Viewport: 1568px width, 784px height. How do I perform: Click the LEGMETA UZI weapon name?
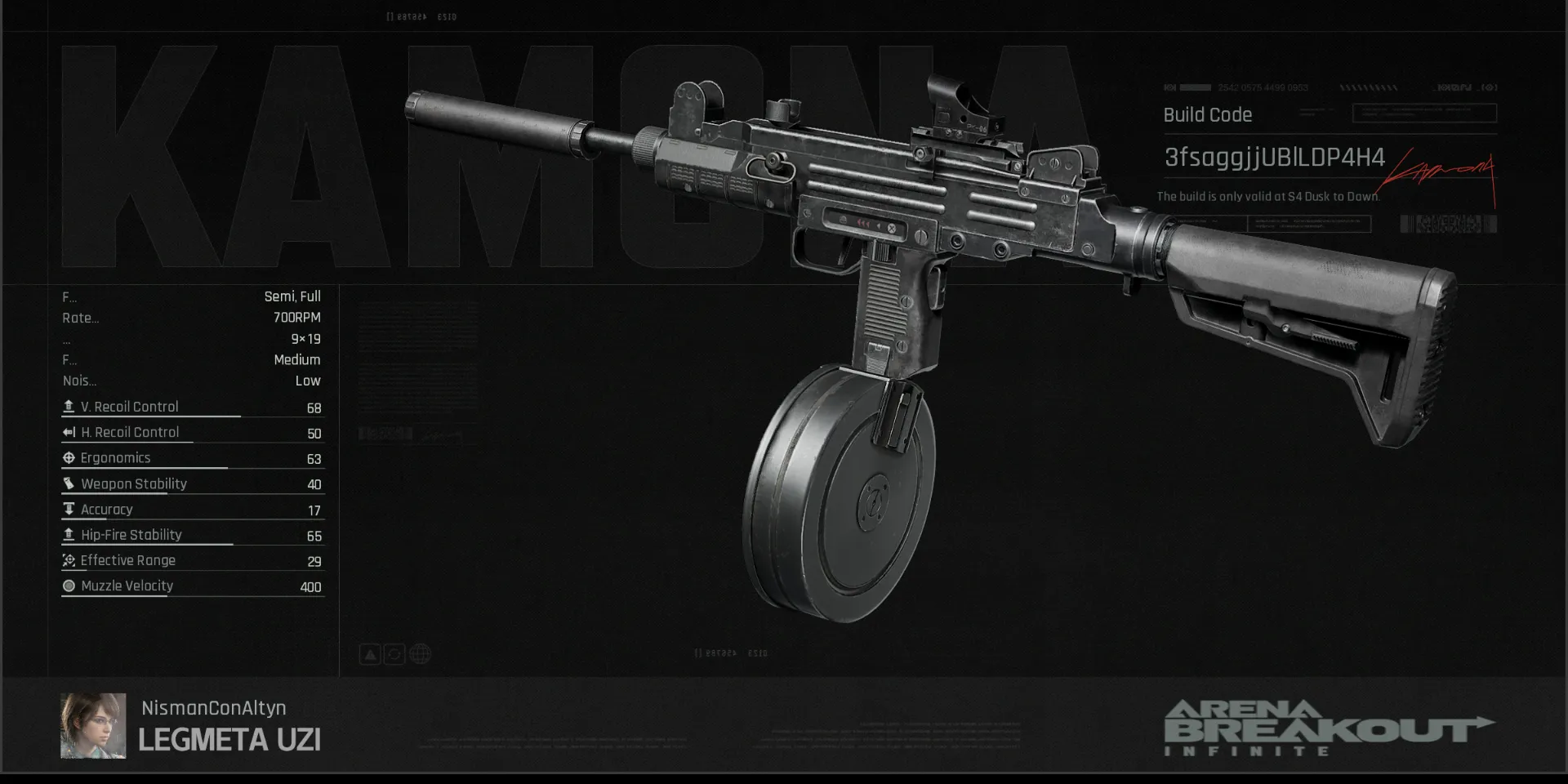coord(229,739)
